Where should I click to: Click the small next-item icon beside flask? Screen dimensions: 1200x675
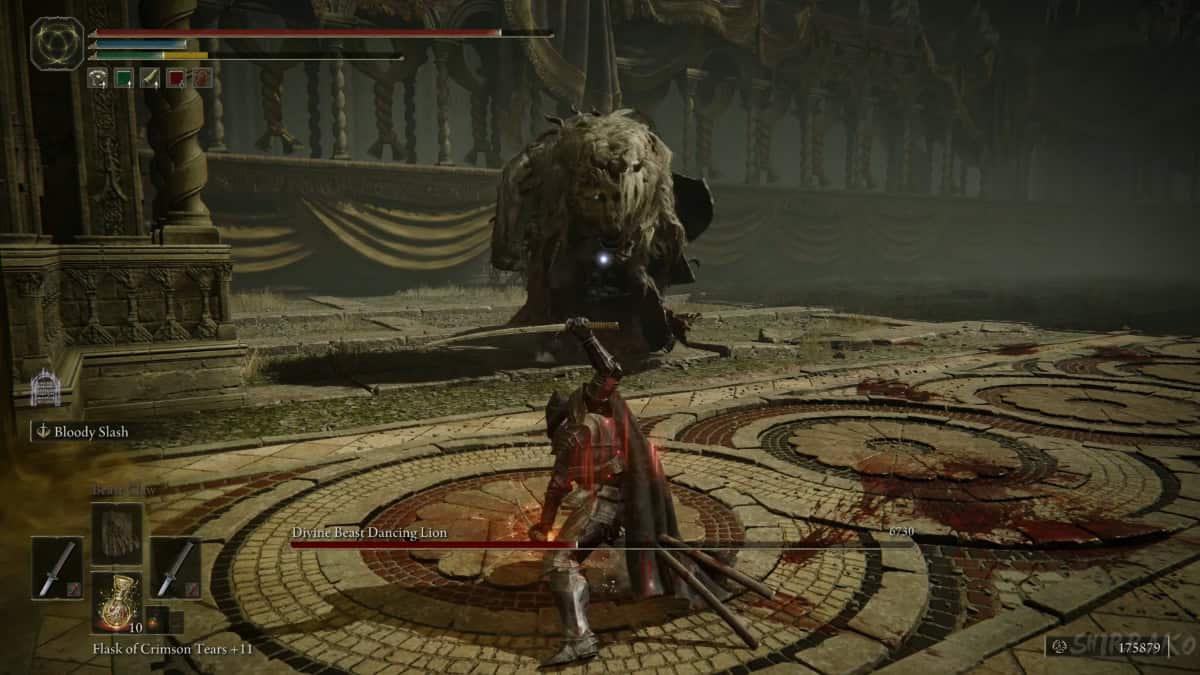coord(157,619)
